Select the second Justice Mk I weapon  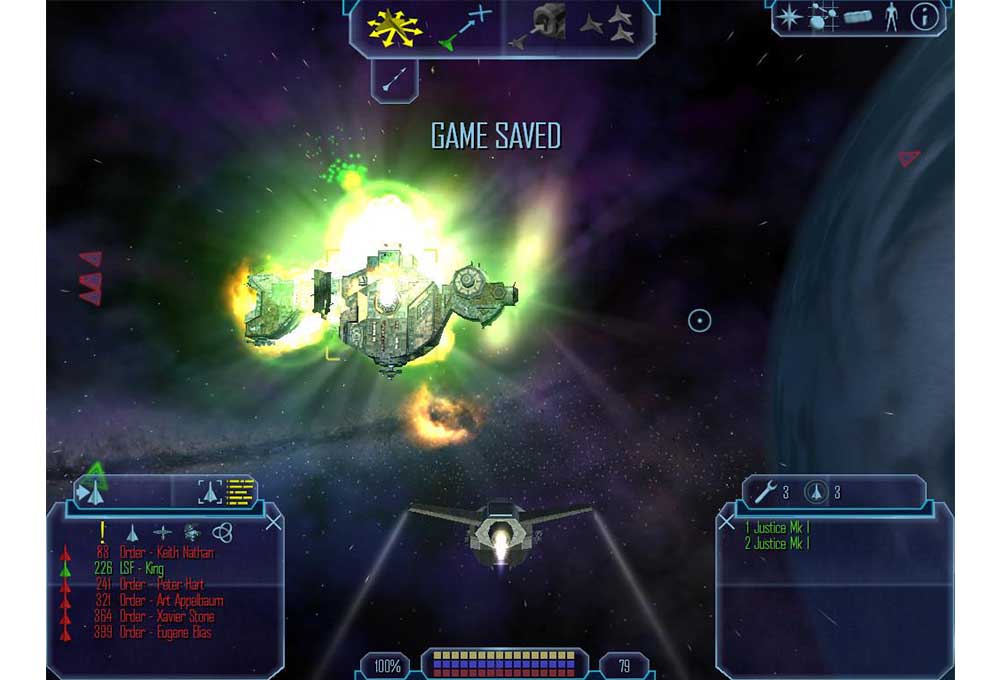click(777, 544)
